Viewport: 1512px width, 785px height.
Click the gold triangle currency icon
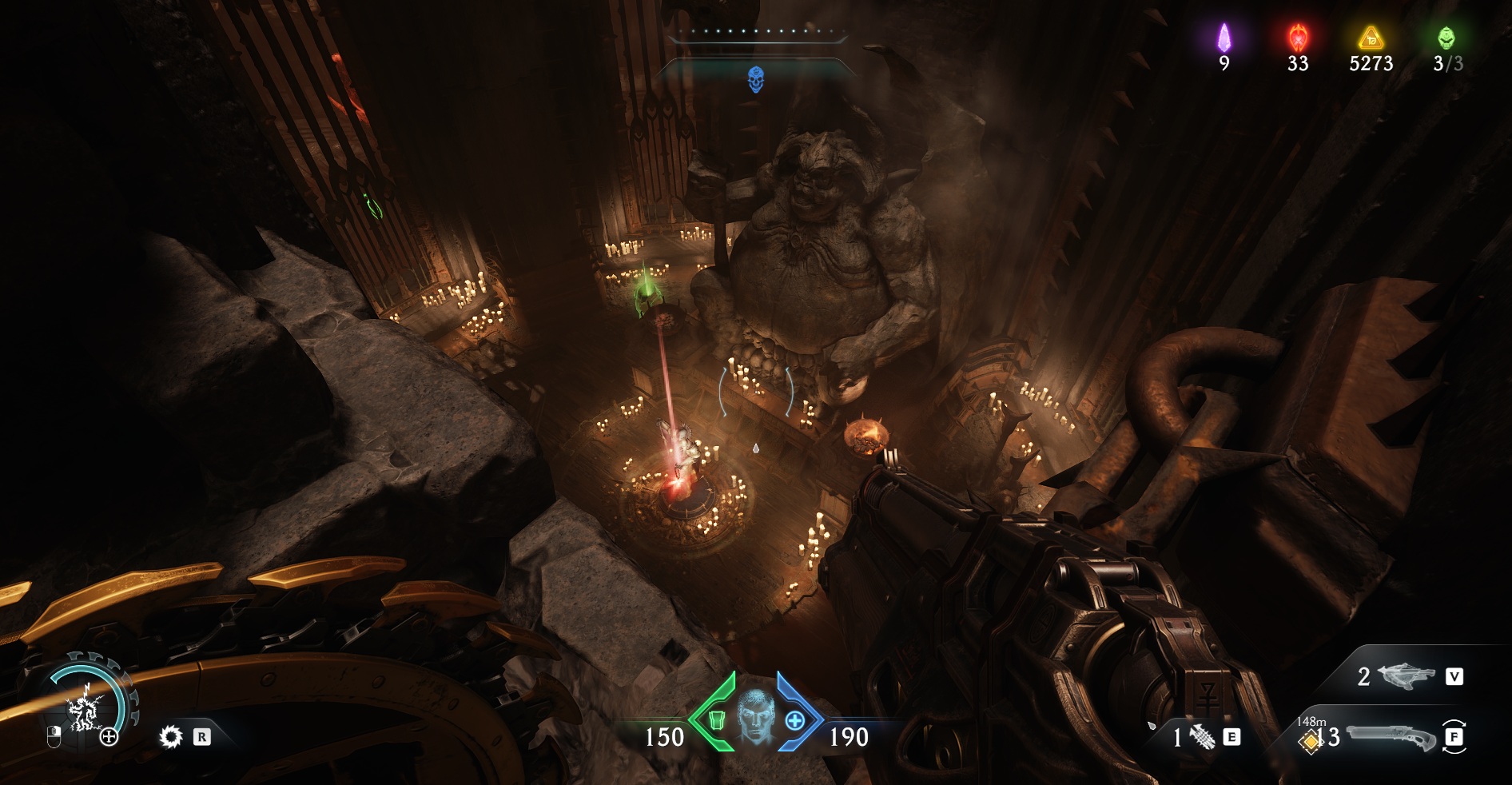pos(1371,38)
